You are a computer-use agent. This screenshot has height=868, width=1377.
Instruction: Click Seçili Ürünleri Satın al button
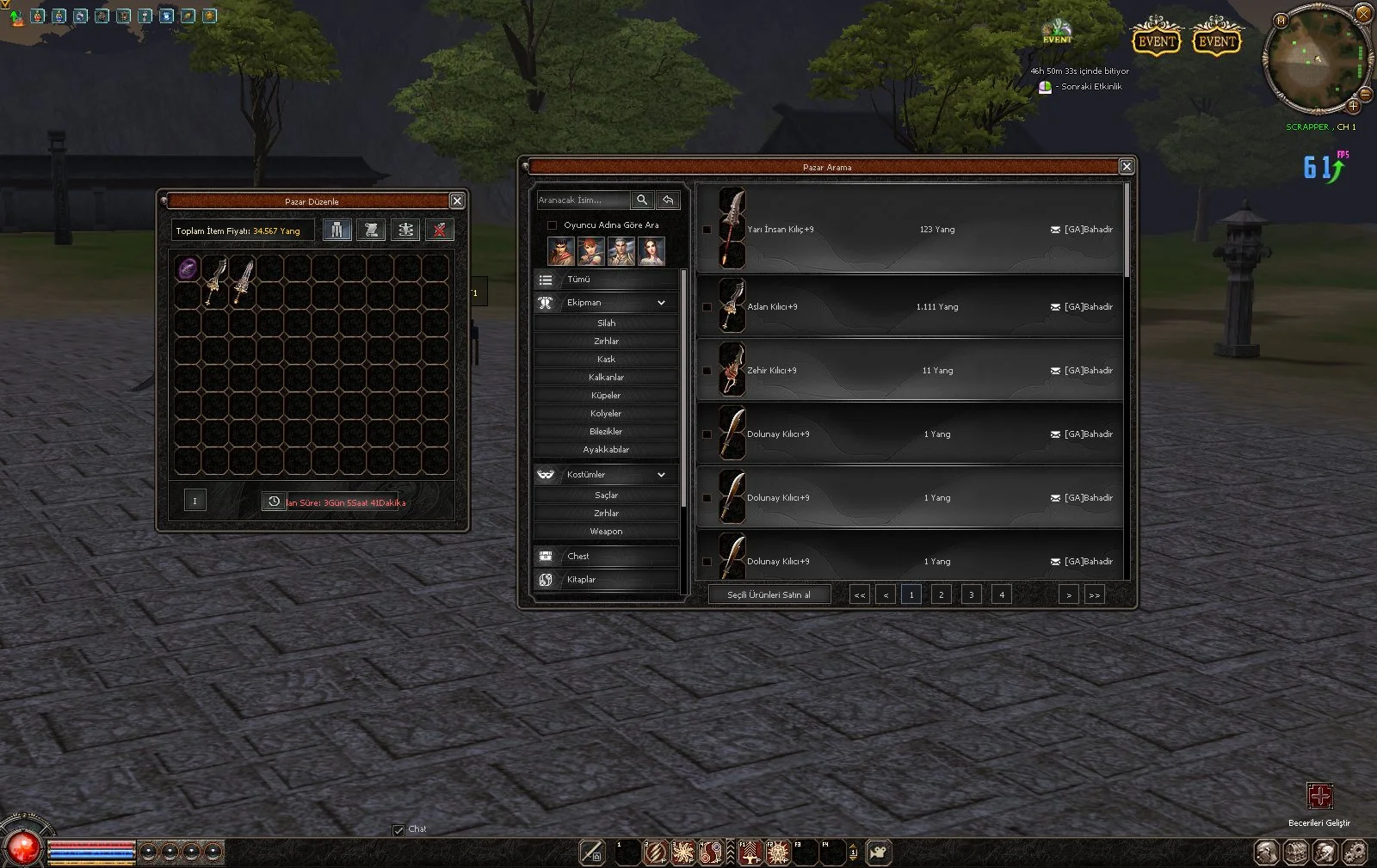click(x=769, y=594)
